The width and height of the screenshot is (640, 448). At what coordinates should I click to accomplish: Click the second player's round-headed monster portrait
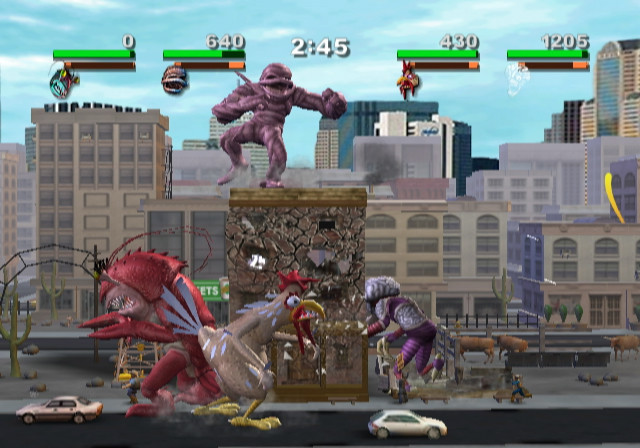(174, 80)
